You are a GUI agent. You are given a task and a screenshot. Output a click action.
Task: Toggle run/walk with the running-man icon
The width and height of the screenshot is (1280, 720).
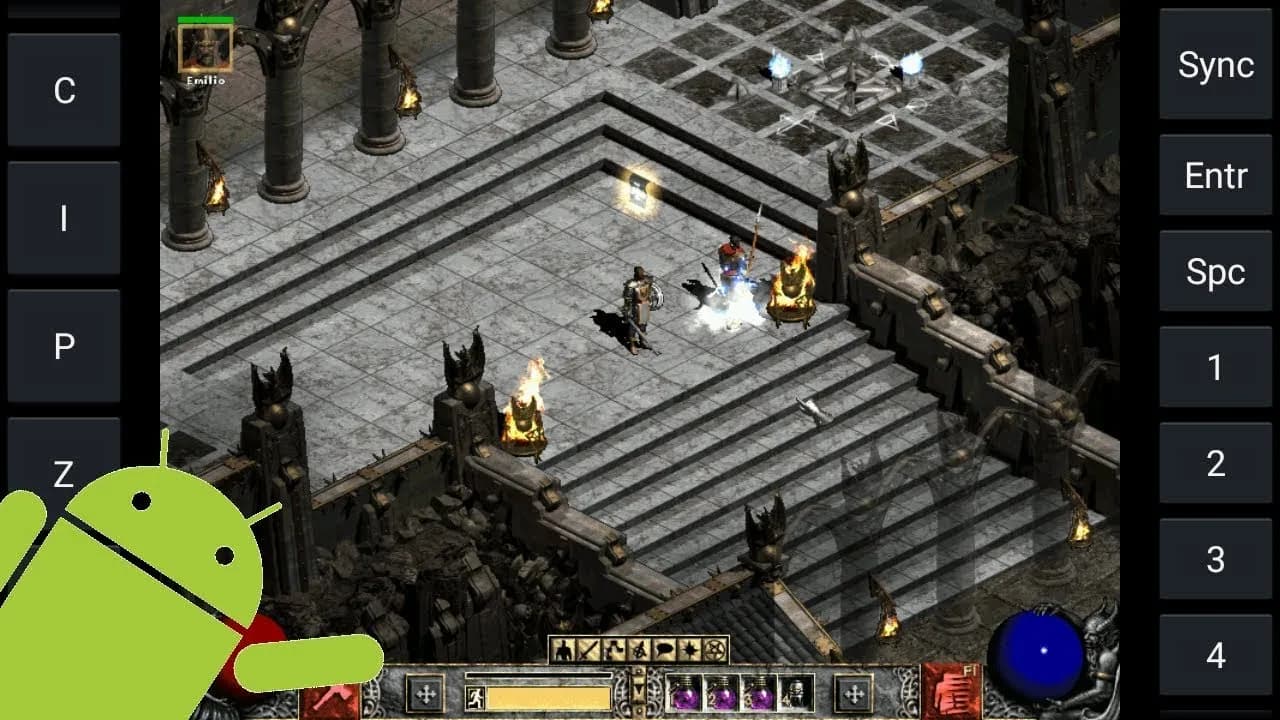(x=477, y=697)
